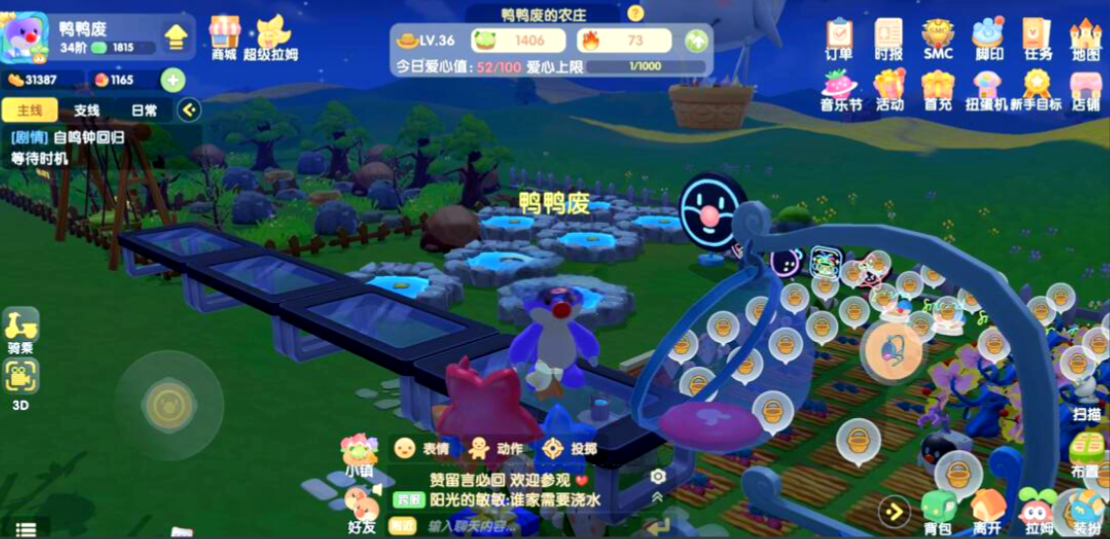Screen dimensions: 1110x539
Task: Click the 骑乘 mount scooter button
Action: tap(22, 328)
